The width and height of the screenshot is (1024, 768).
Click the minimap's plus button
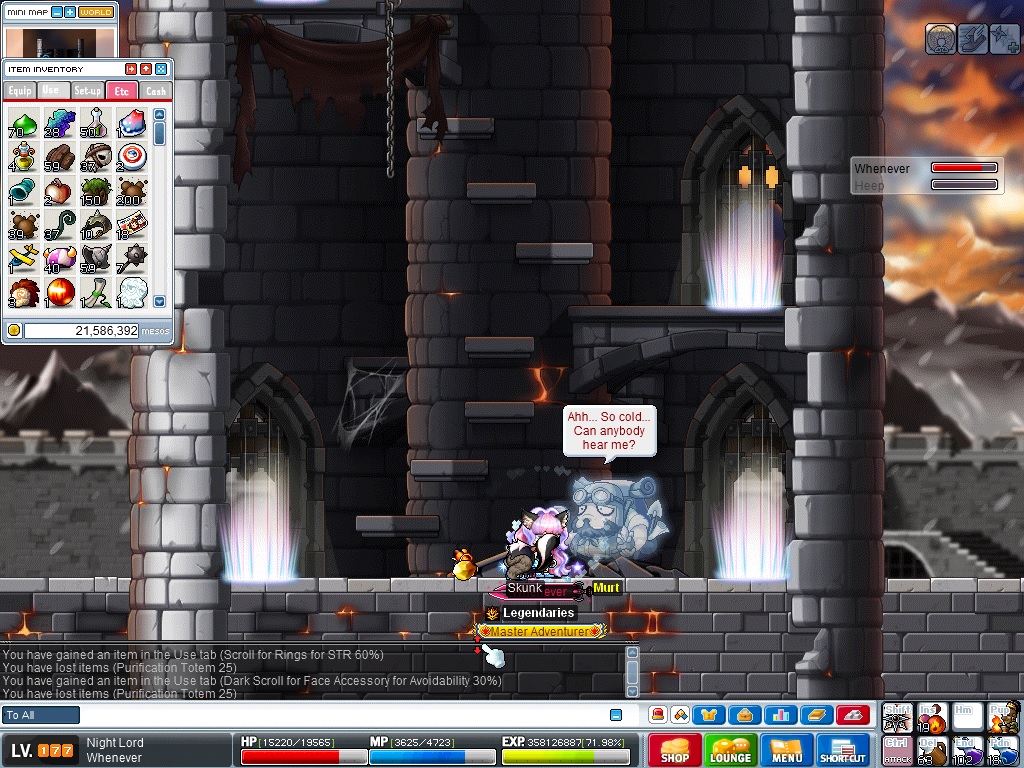(70, 12)
